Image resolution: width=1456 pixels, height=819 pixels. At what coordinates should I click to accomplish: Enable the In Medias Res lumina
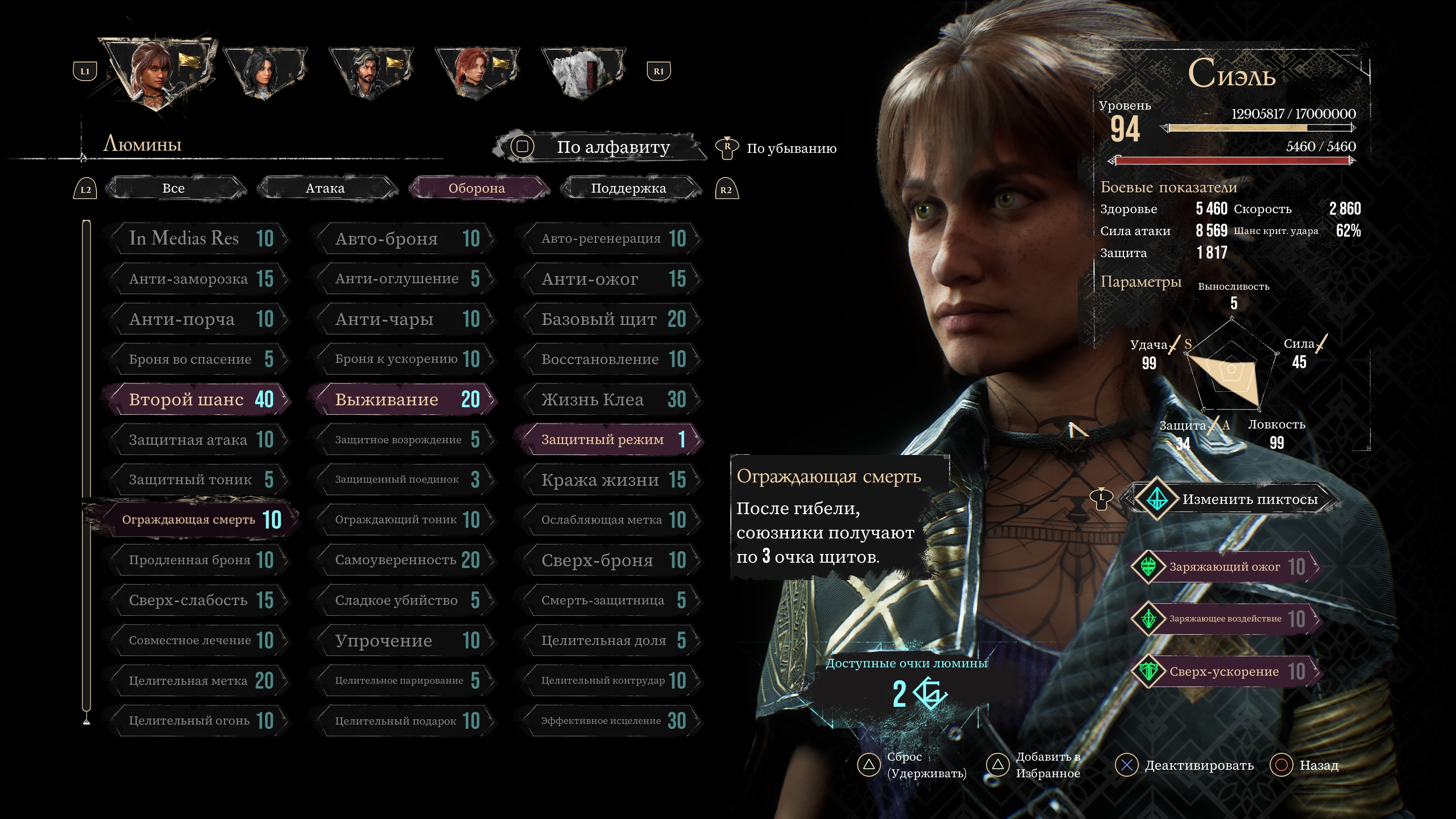tap(198, 238)
